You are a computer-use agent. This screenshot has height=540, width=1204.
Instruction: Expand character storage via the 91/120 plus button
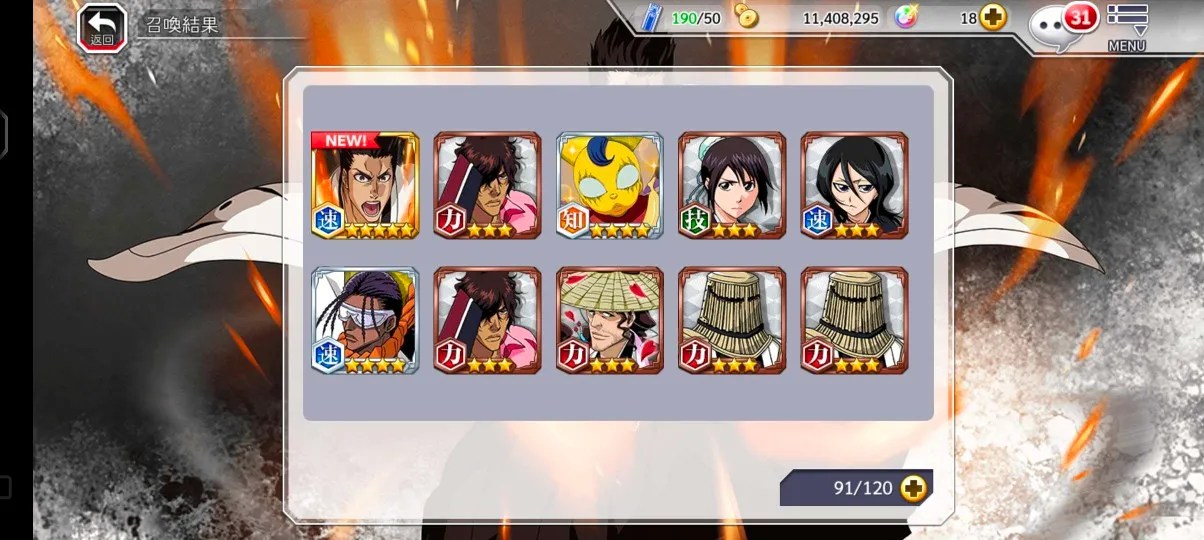pos(913,488)
